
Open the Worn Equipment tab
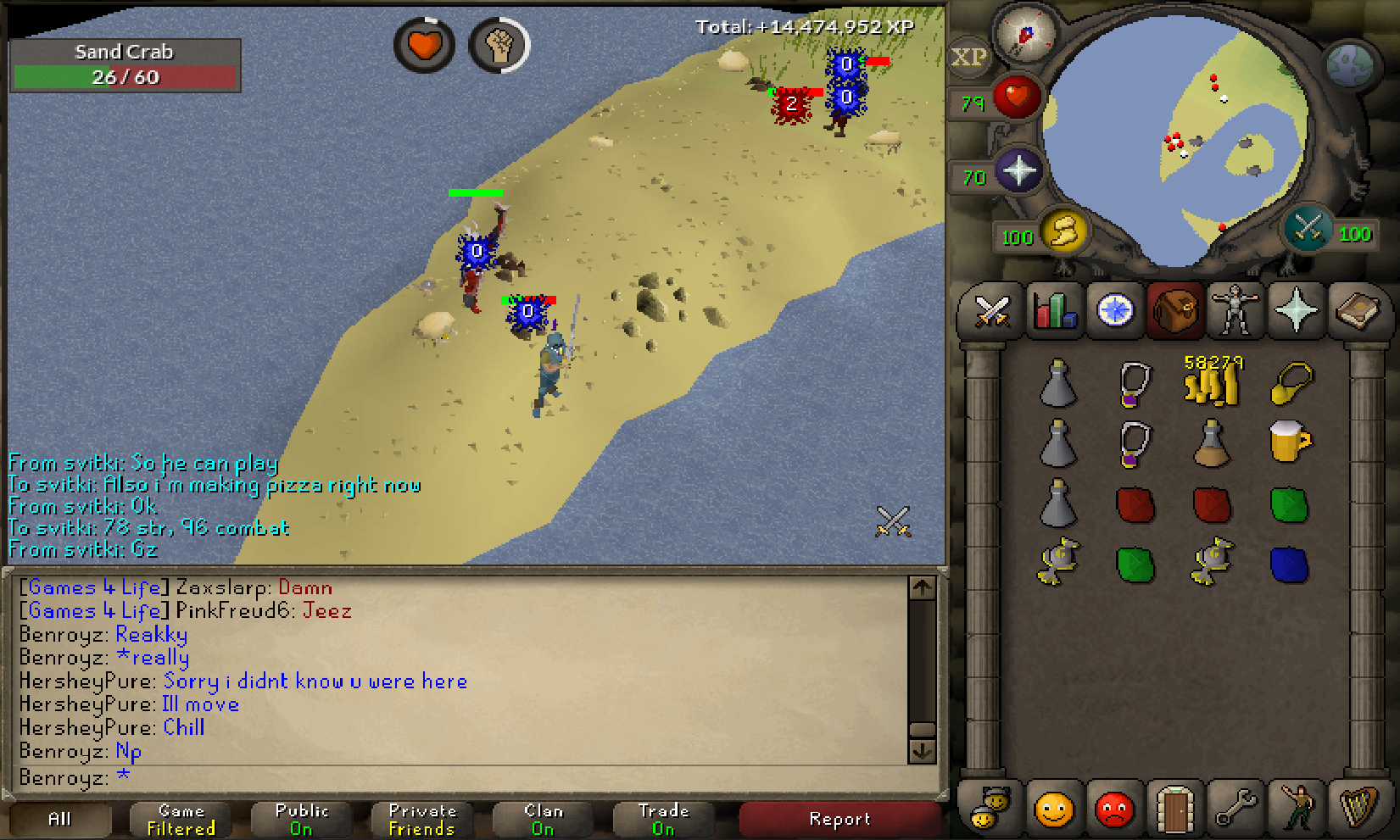pos(1235,311)
